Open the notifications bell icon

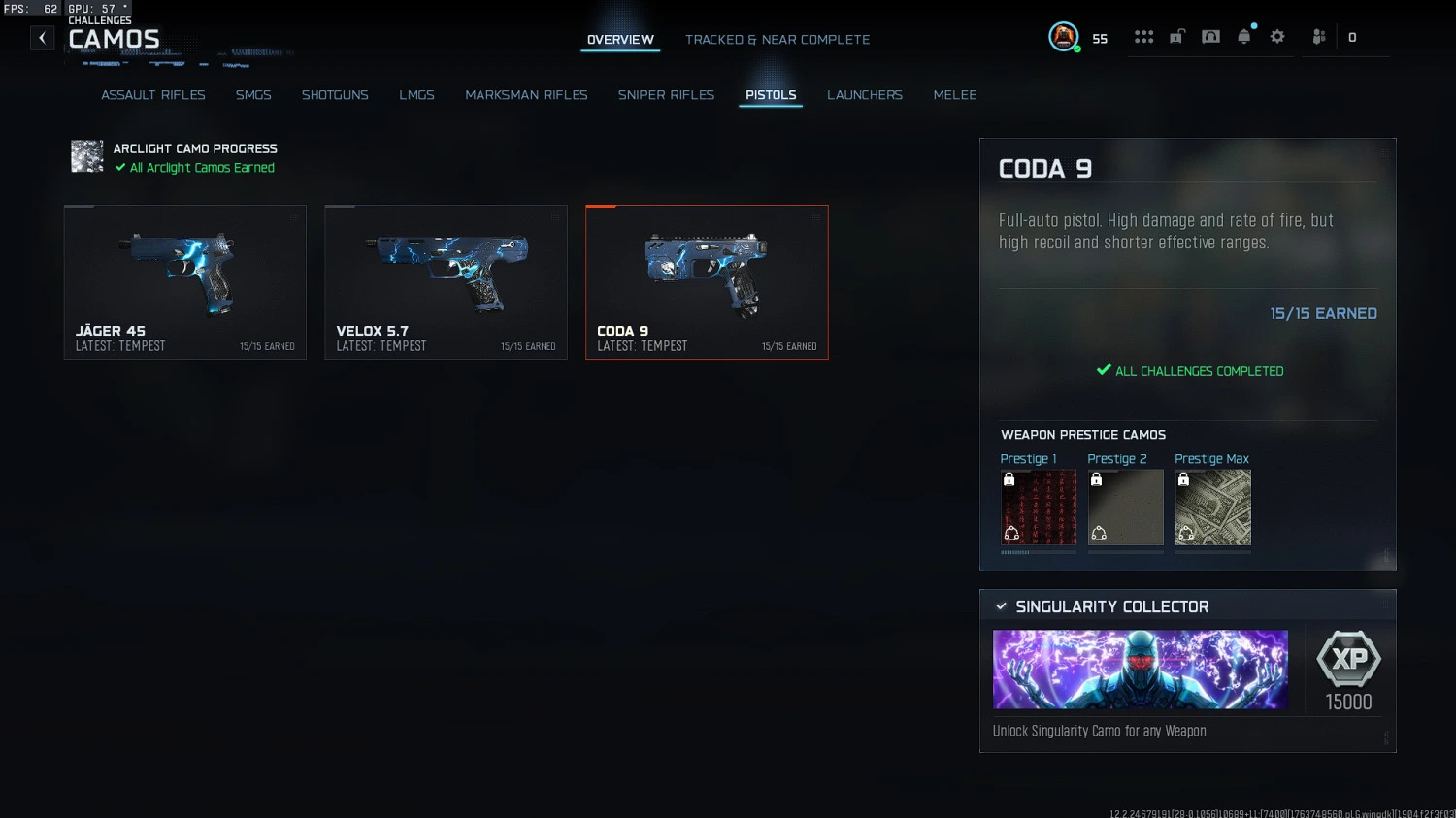1243,36
